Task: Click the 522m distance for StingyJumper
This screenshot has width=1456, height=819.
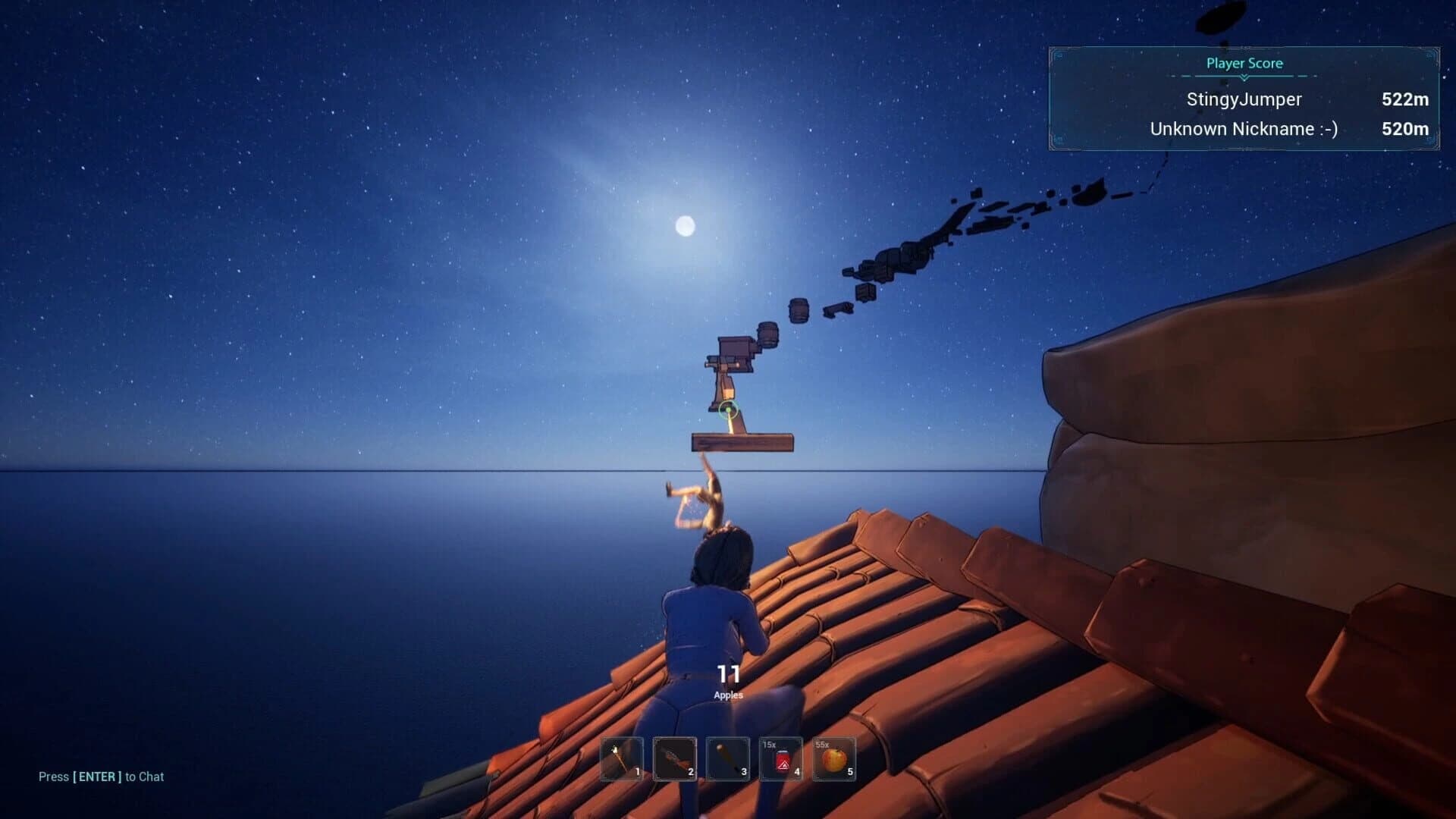Action: [x=1405, y=99]
